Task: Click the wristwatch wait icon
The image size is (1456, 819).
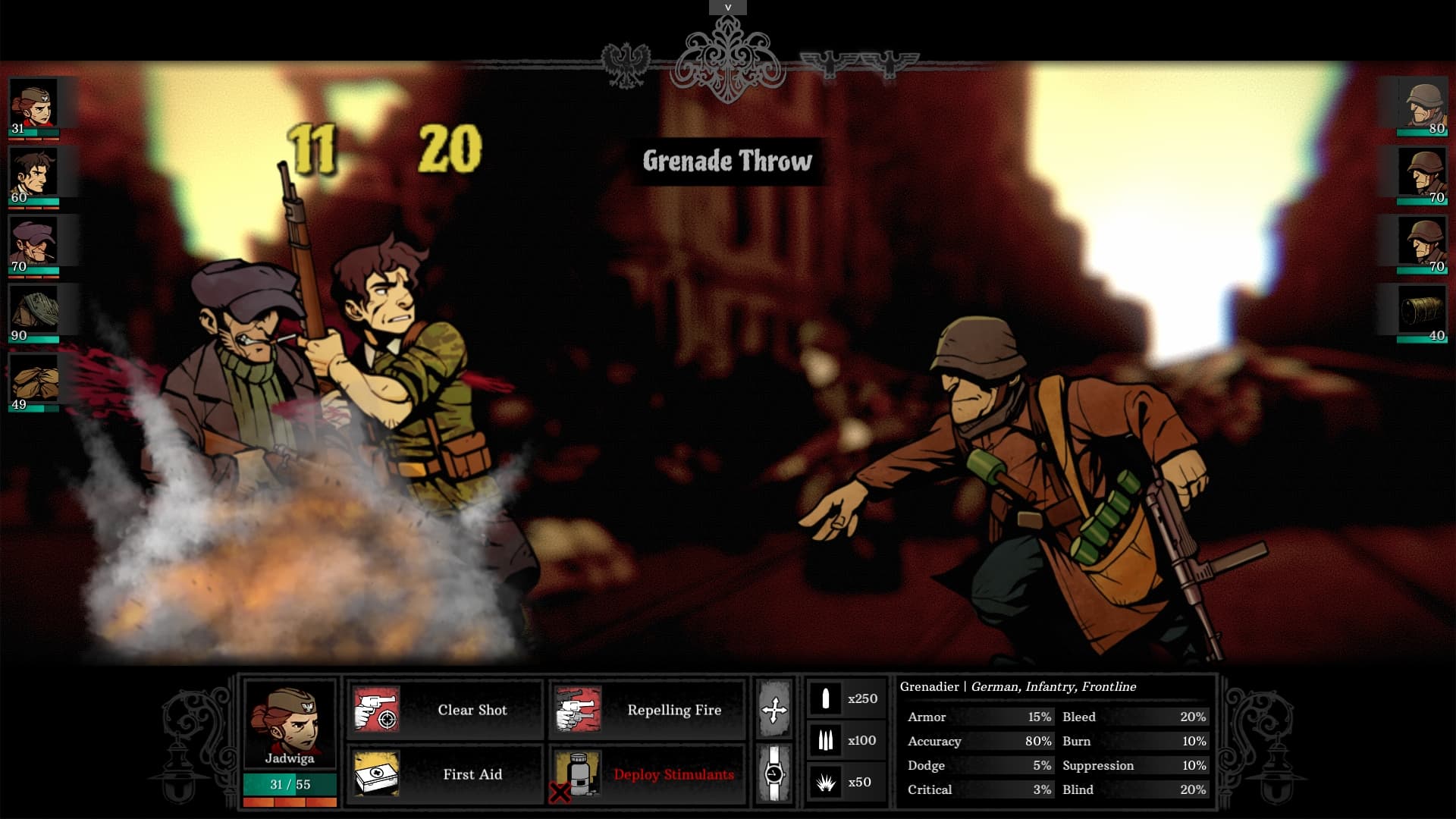Action: tap(774, 773)
